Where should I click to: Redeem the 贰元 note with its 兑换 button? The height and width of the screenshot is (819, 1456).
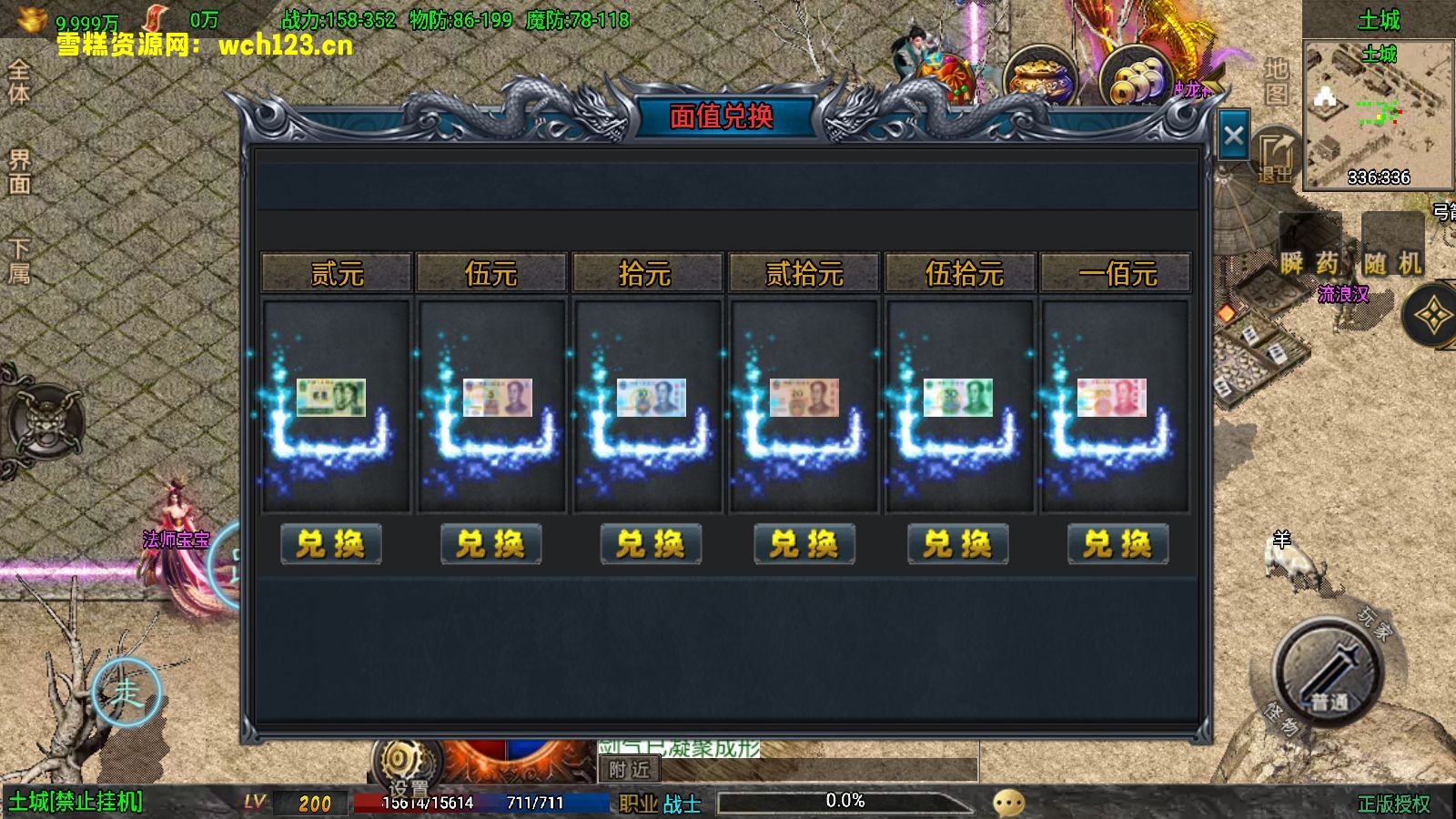pos(330,544)
